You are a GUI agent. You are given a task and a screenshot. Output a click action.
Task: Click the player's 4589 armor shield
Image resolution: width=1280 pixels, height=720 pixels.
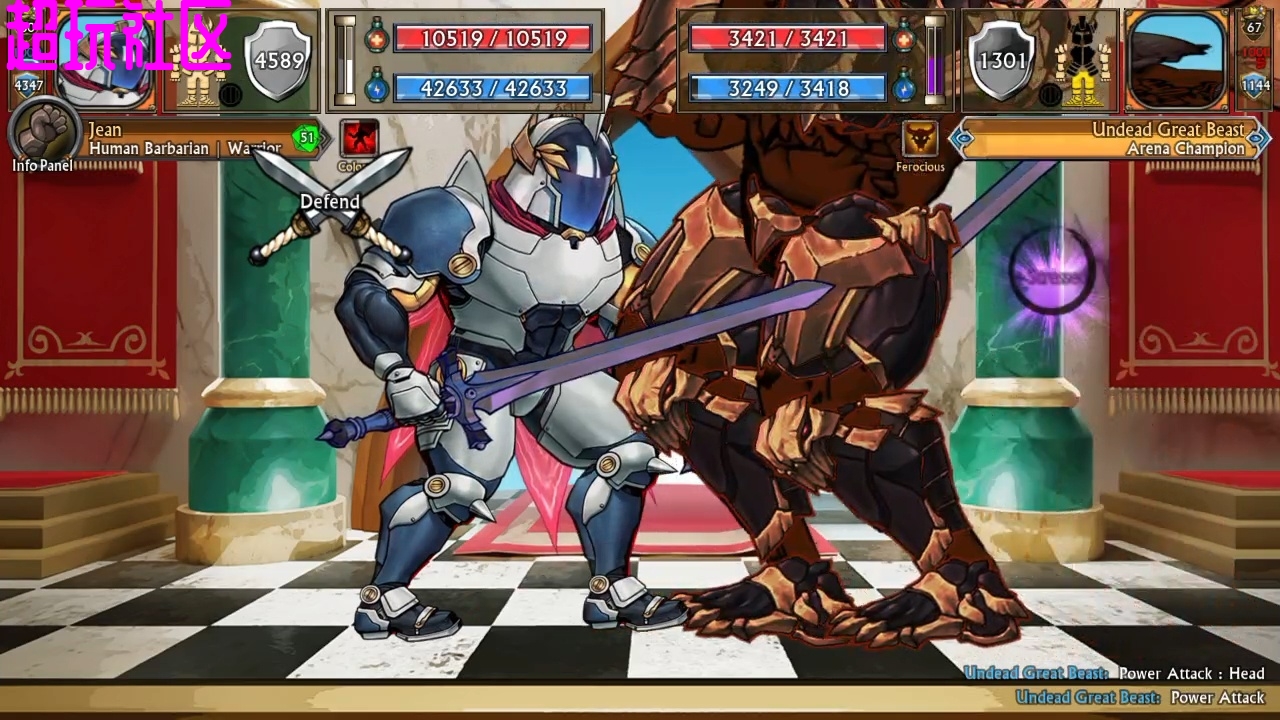point(278,60)
